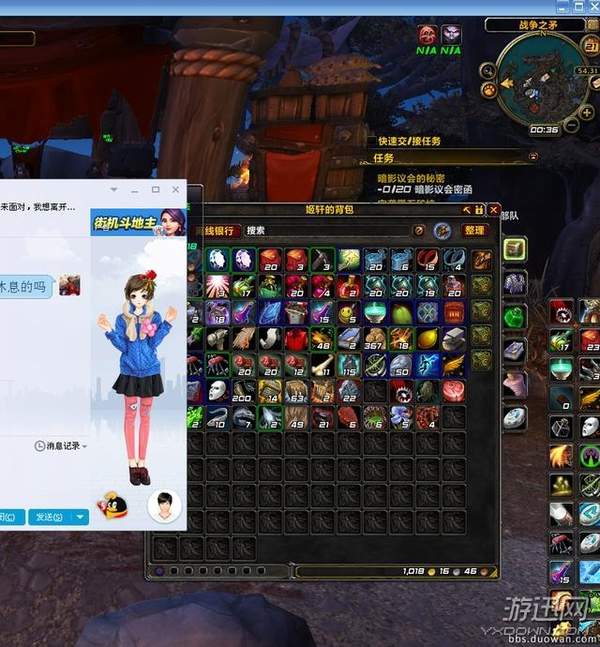Open the minimap tracking magnifier button
This screenshot has height=647, width=600.
click(488, 71)
